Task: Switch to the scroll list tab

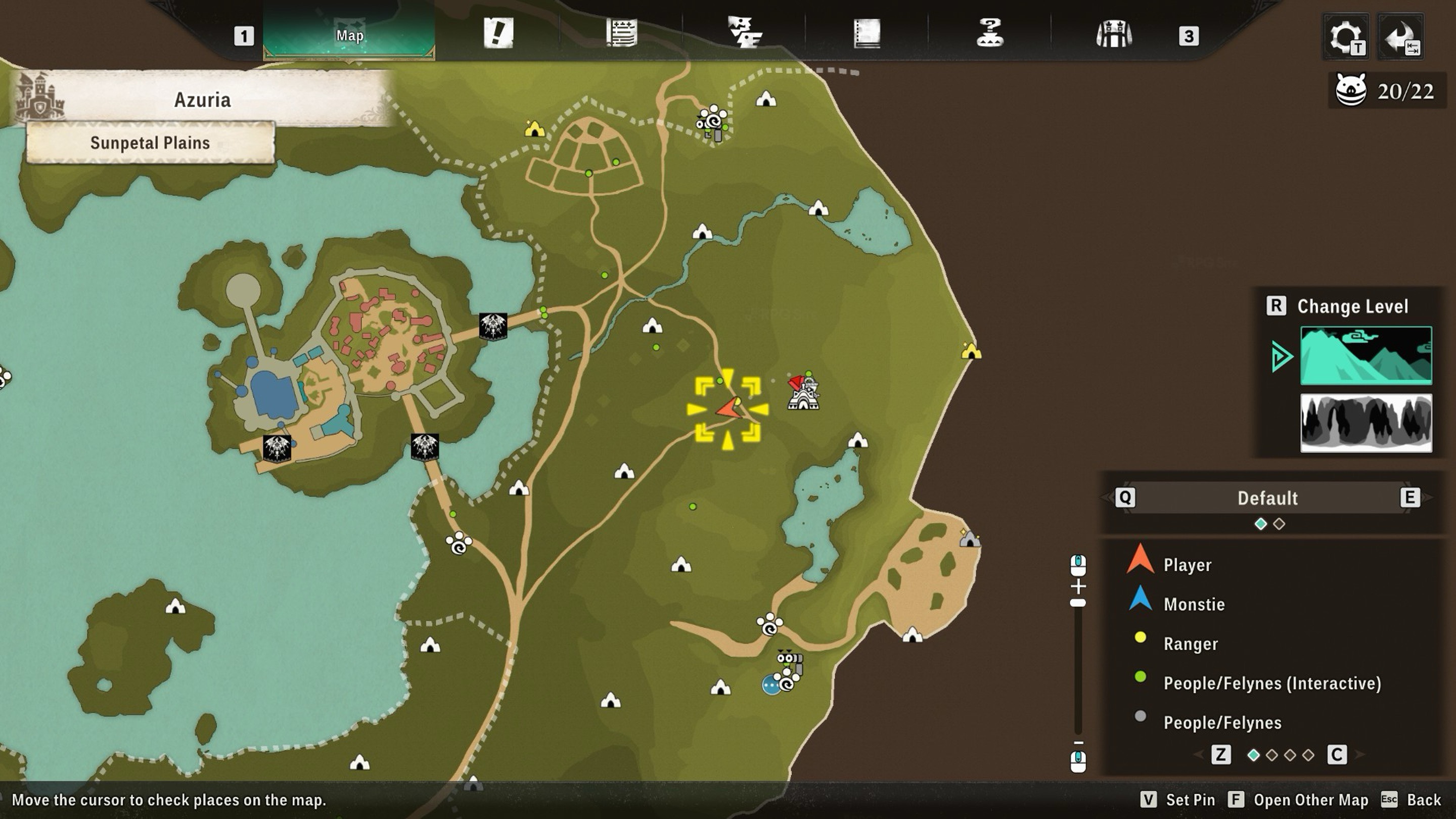Action: (x=622, y=33)
